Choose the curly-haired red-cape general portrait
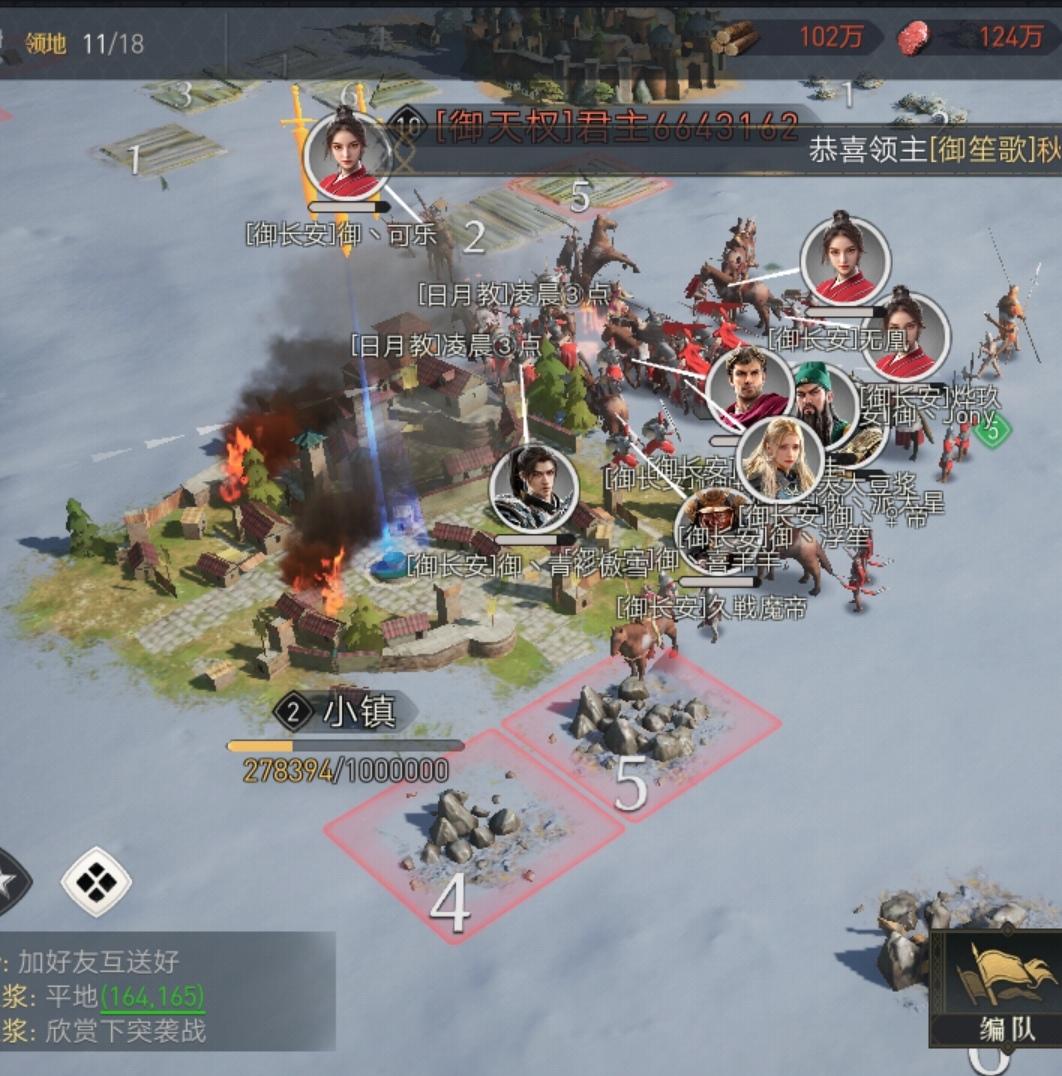Screen dimensions: 1062x1076 tap(748, 387)
